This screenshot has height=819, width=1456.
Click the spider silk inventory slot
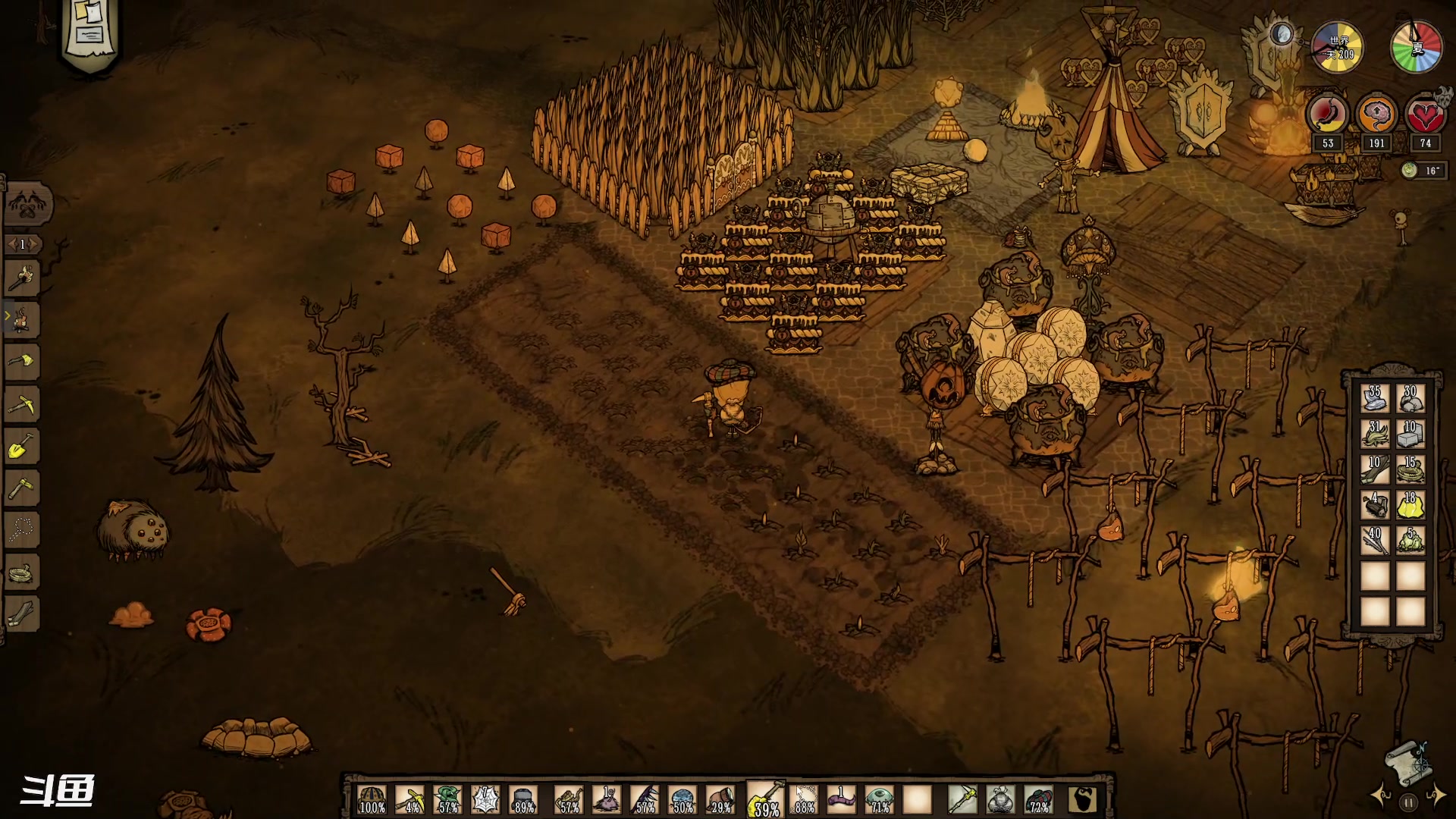[485, 799]
